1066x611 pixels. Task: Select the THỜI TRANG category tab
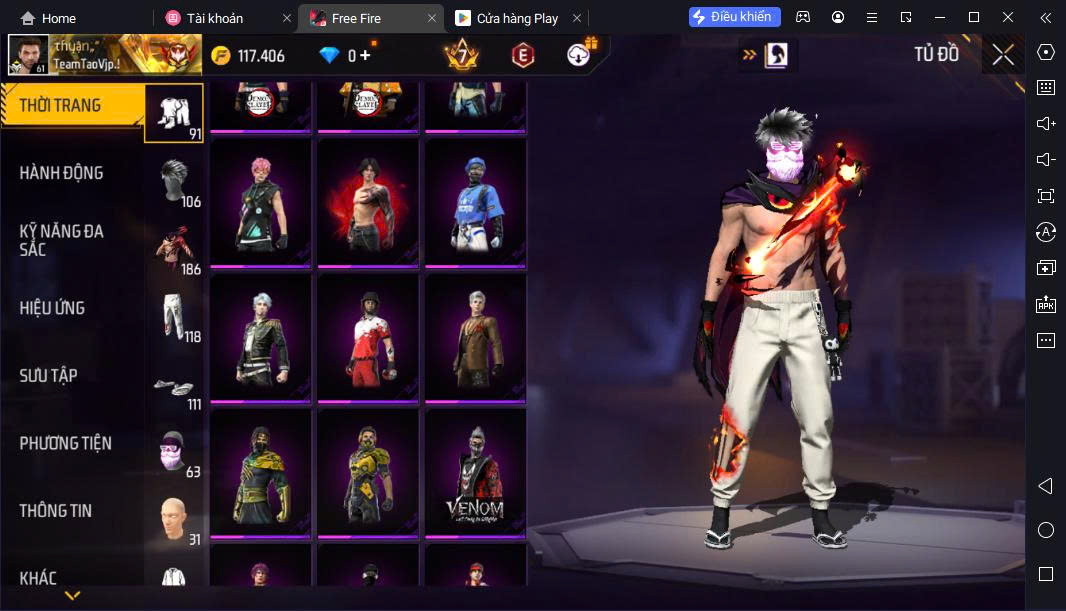(72, 106)
